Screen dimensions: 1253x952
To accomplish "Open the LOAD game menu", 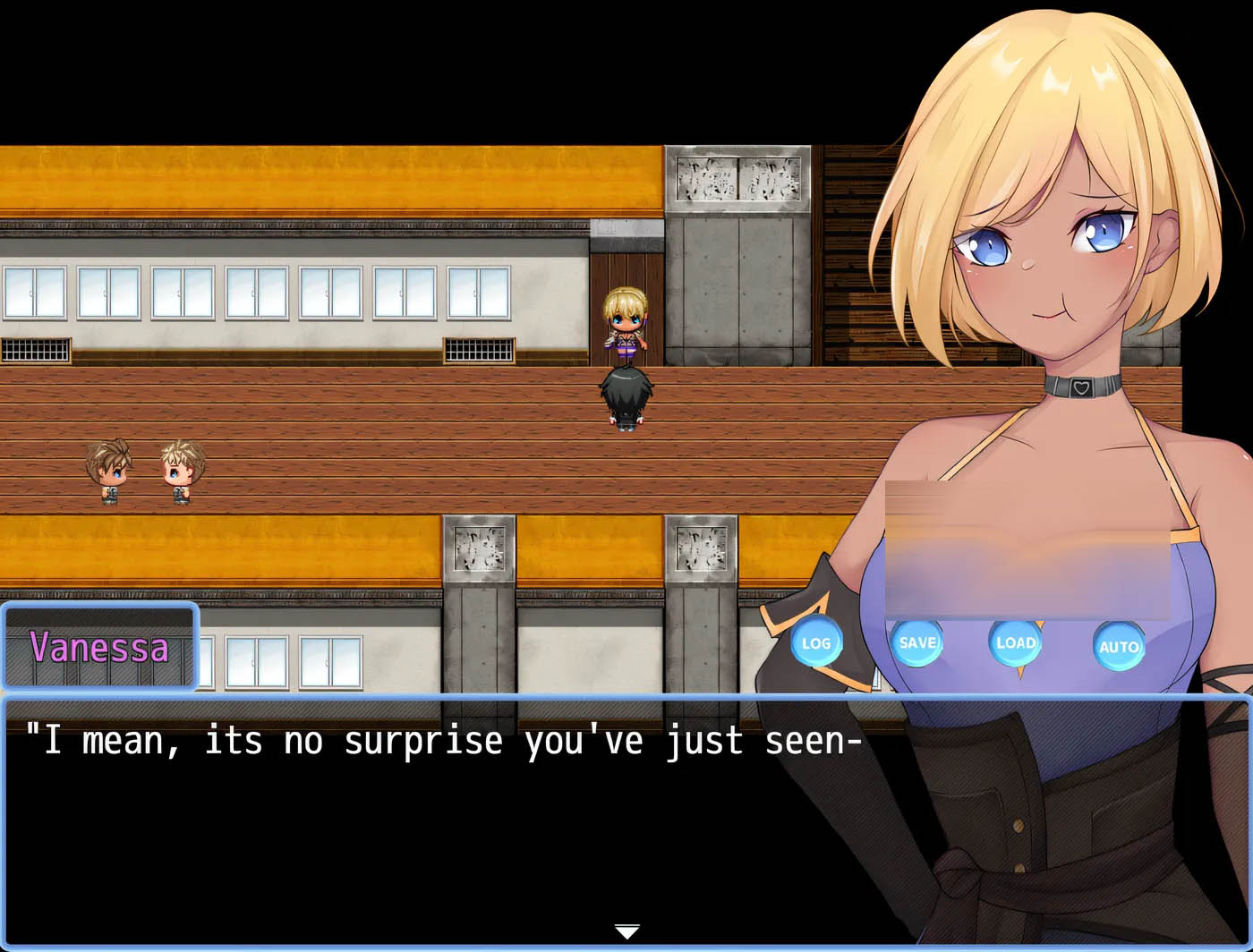I will point(1016,642).
